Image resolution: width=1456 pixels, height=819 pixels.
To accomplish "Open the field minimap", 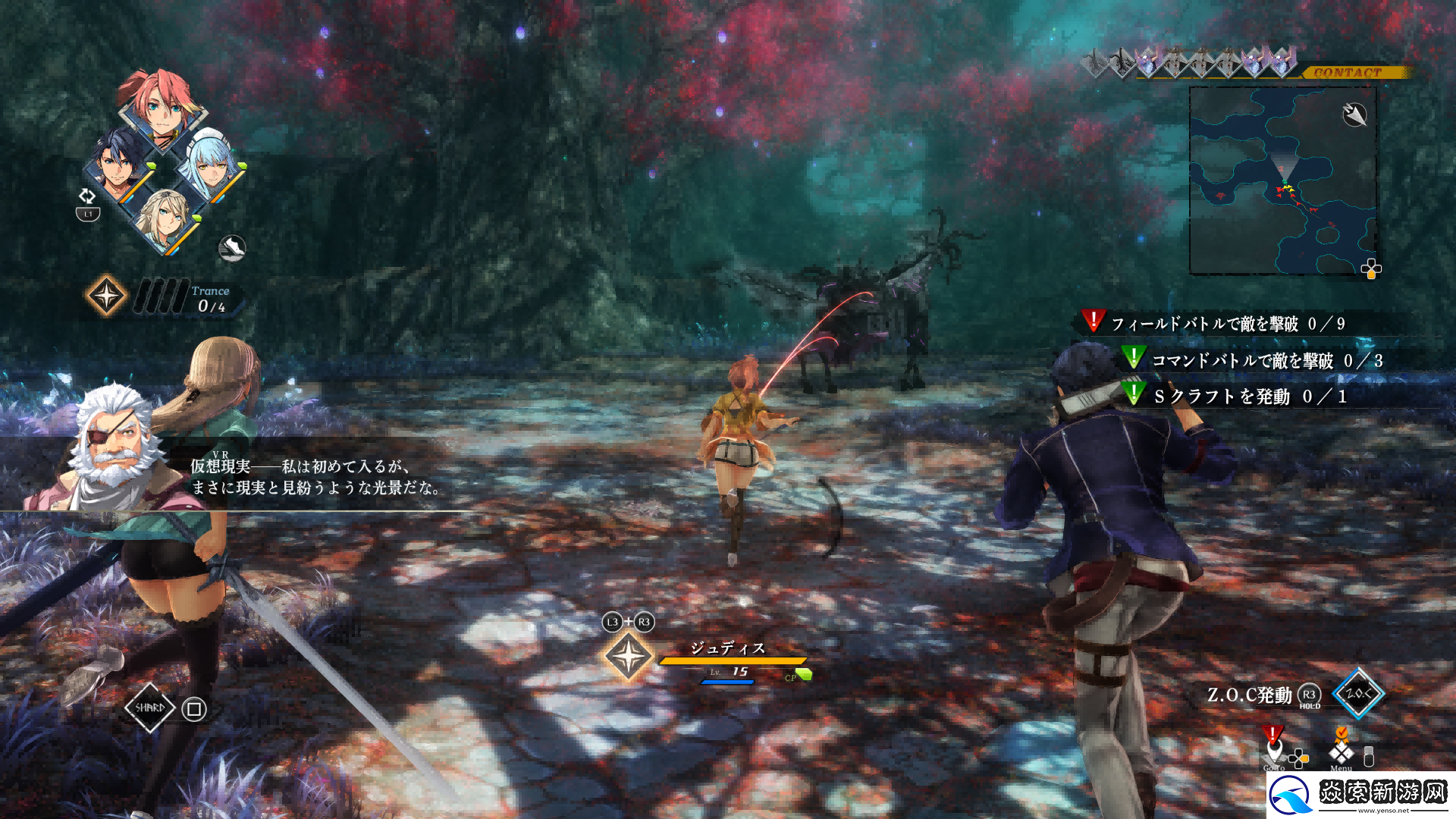I will 1282,180.
